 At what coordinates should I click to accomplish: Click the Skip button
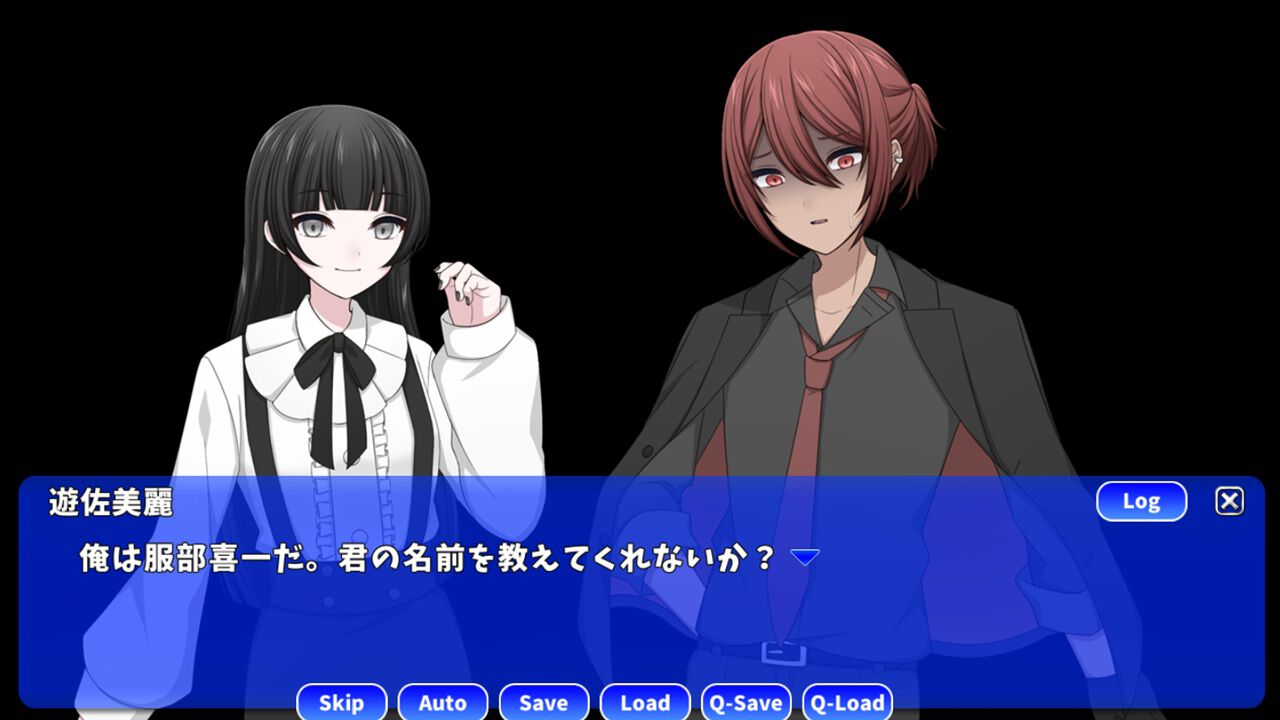[341, 702]
